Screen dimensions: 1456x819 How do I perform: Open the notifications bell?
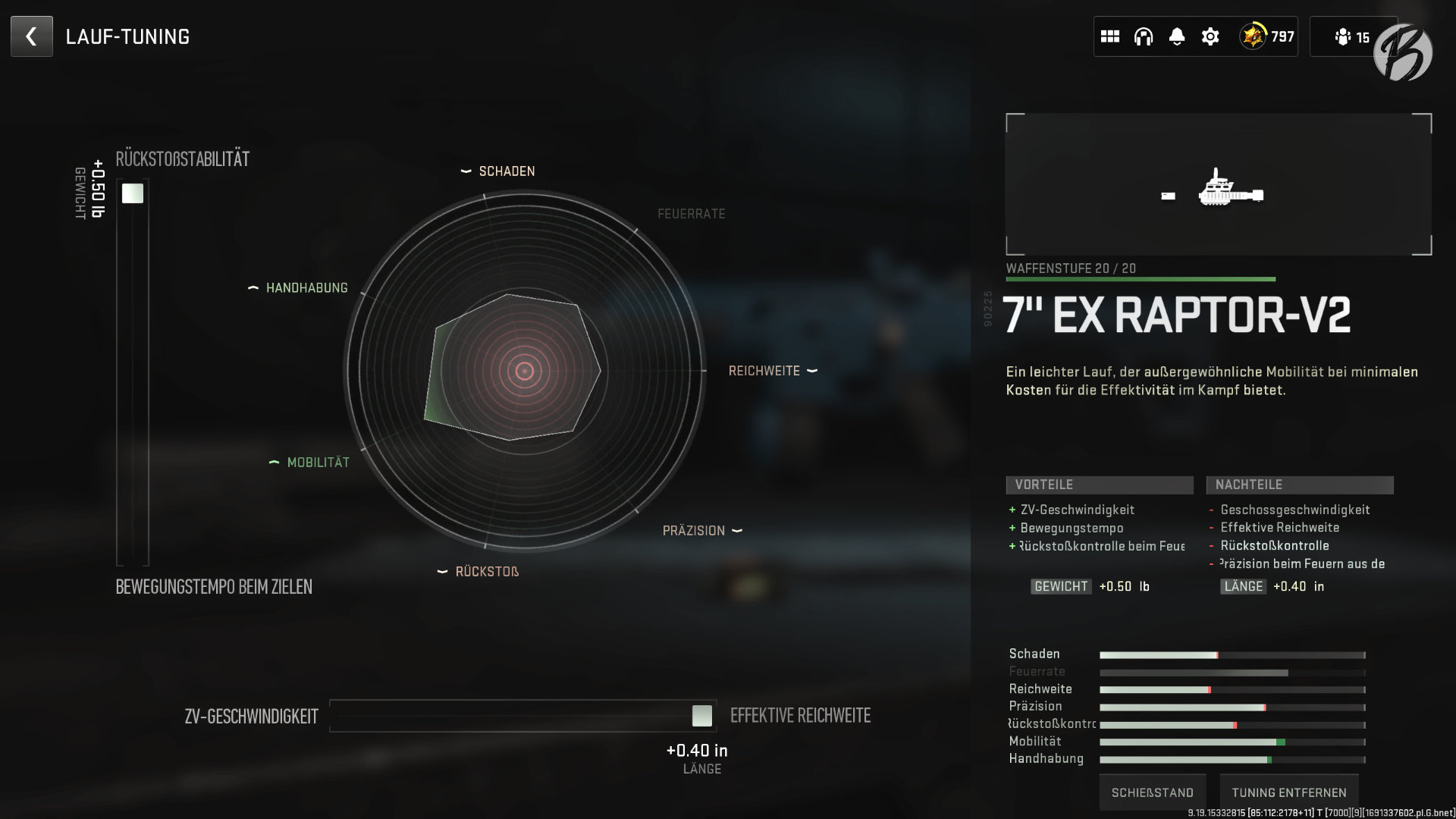[x=1176, y=36]
